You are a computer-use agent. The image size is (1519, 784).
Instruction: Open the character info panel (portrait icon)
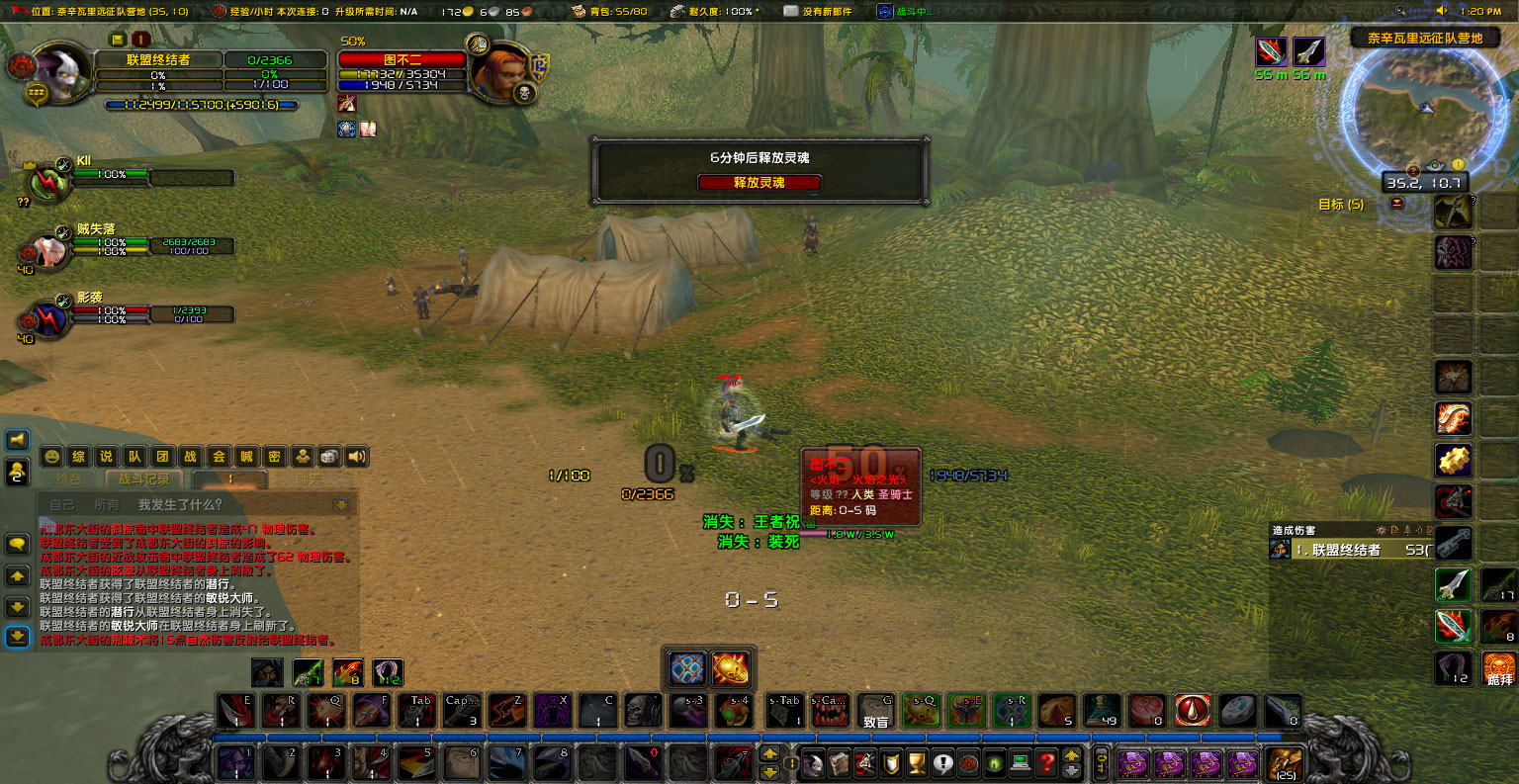tap(814, 764)
